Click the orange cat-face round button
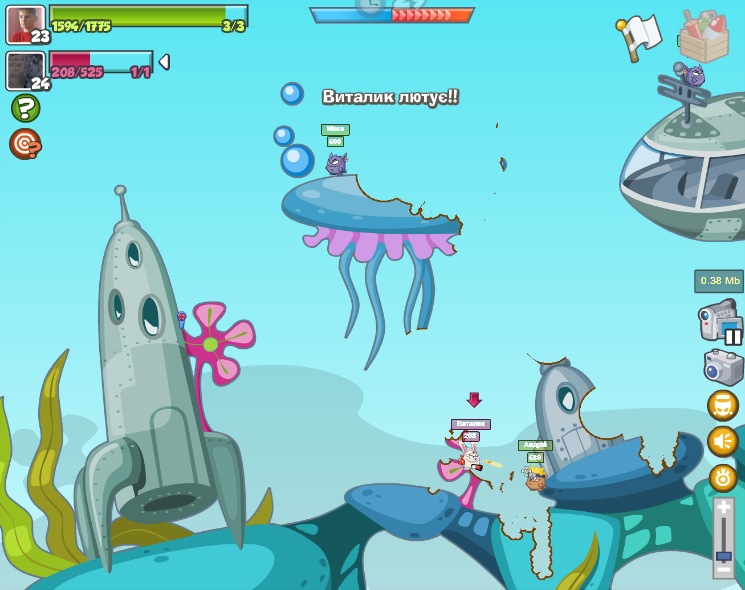This screenshot has height=590, width=745. click(722, 405)
